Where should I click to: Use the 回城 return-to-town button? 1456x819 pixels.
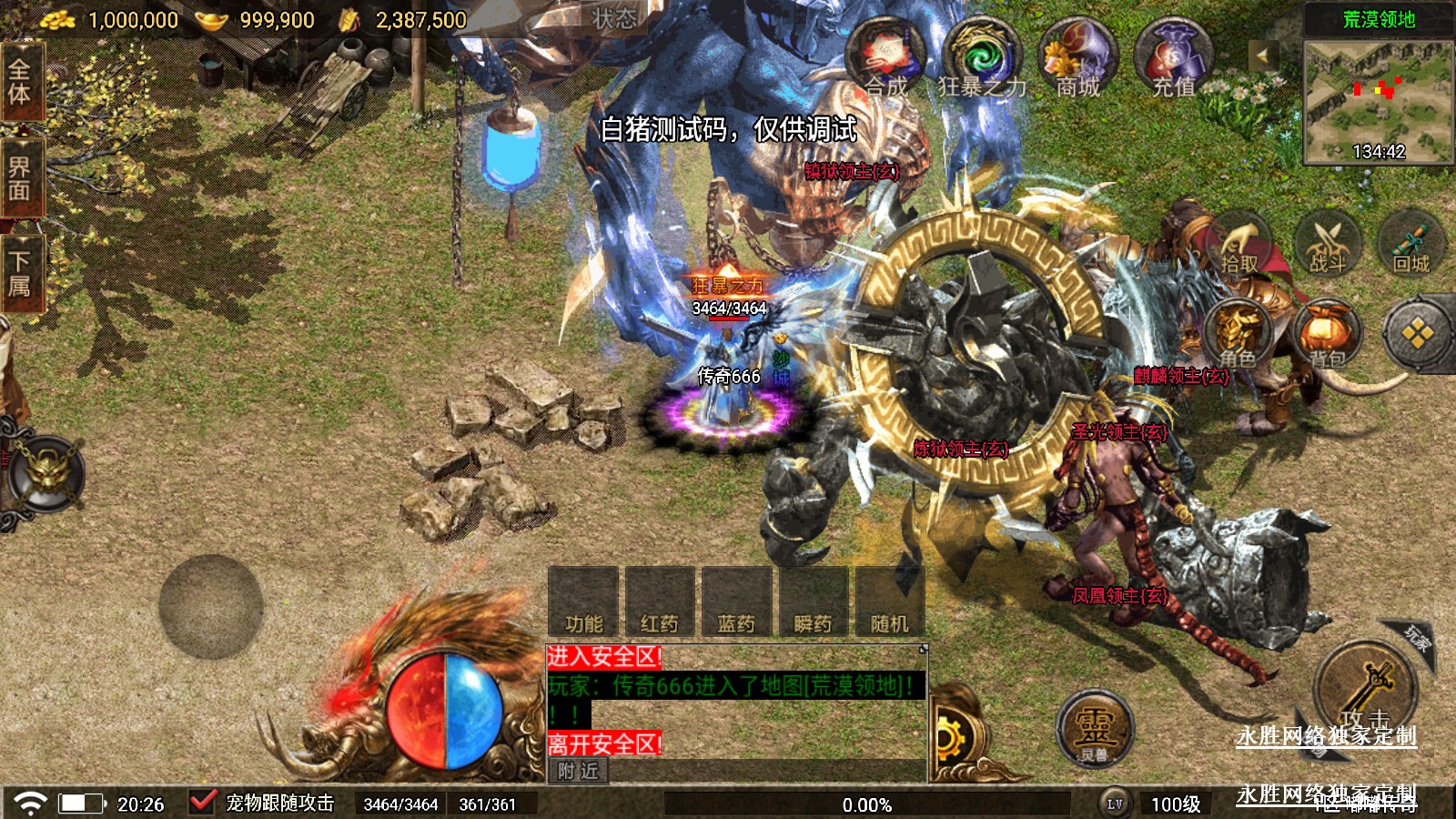coord(1411,246)
